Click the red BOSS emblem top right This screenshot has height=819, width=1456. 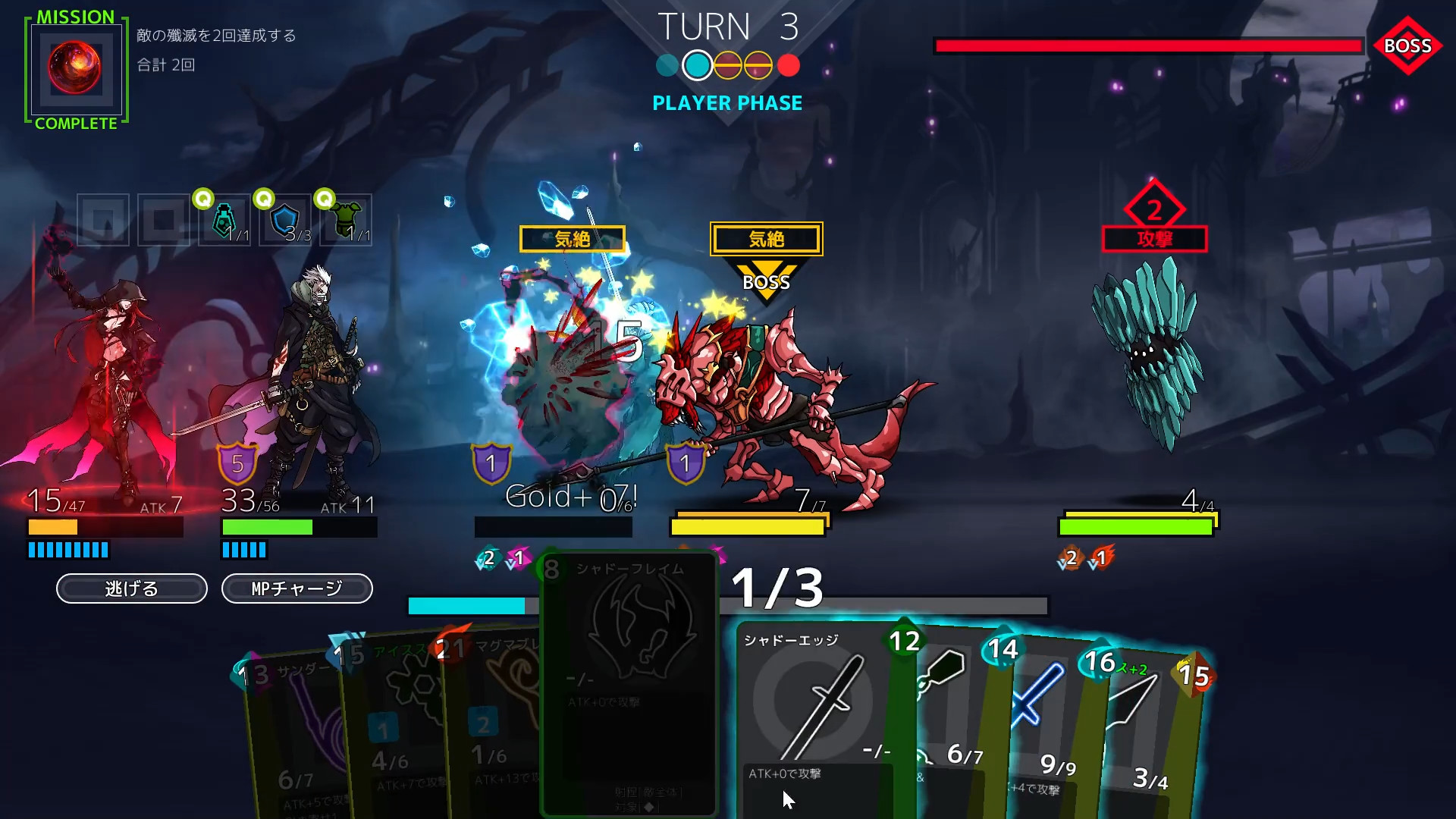[x=1408, y=46]
